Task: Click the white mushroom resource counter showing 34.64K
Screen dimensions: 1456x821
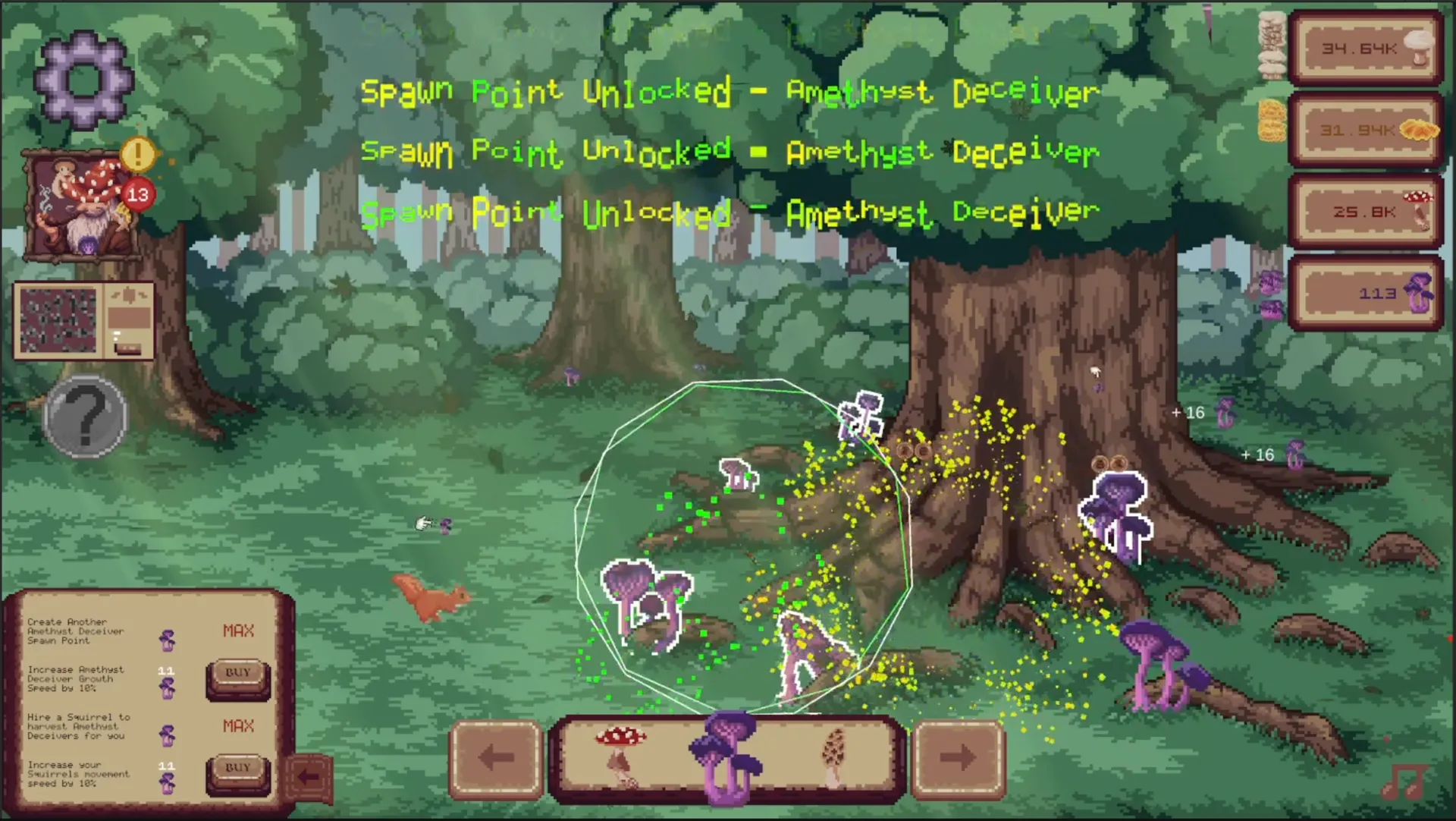Action: (x=1365, y=47)
